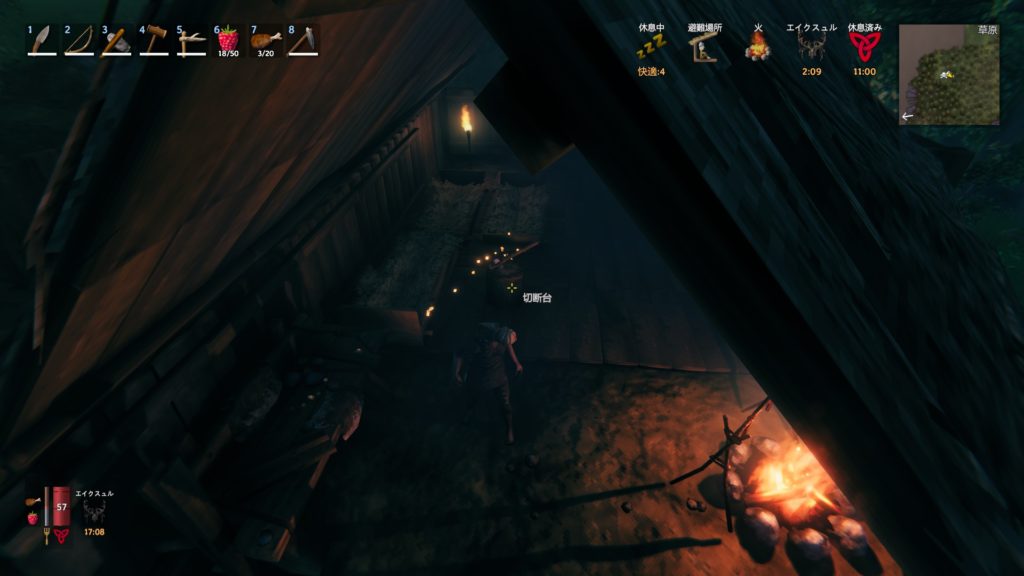
Task: Click the cooked meat food buff icon
Action: coord(33,500)
